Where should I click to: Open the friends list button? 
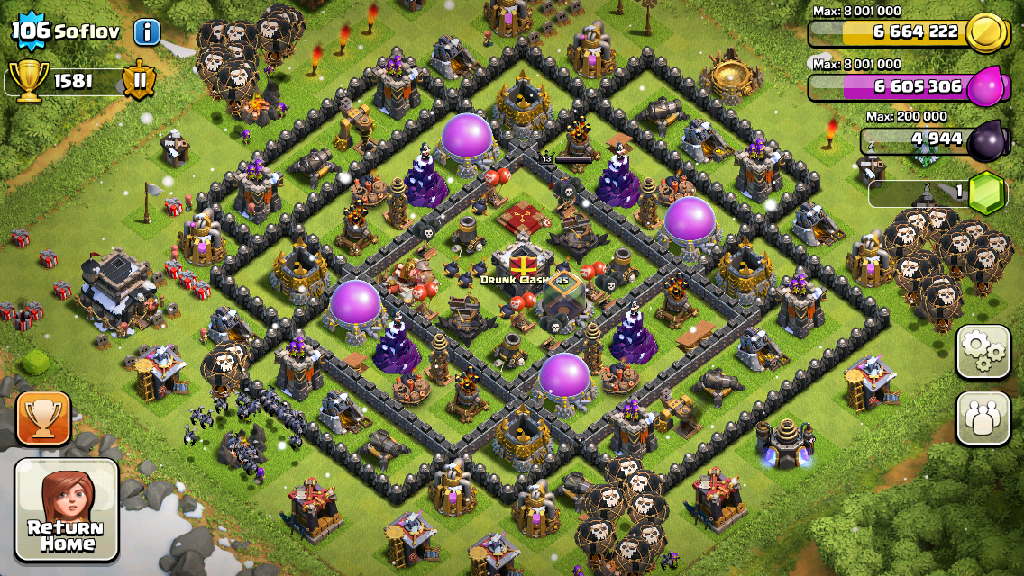(x=983, y=418)
